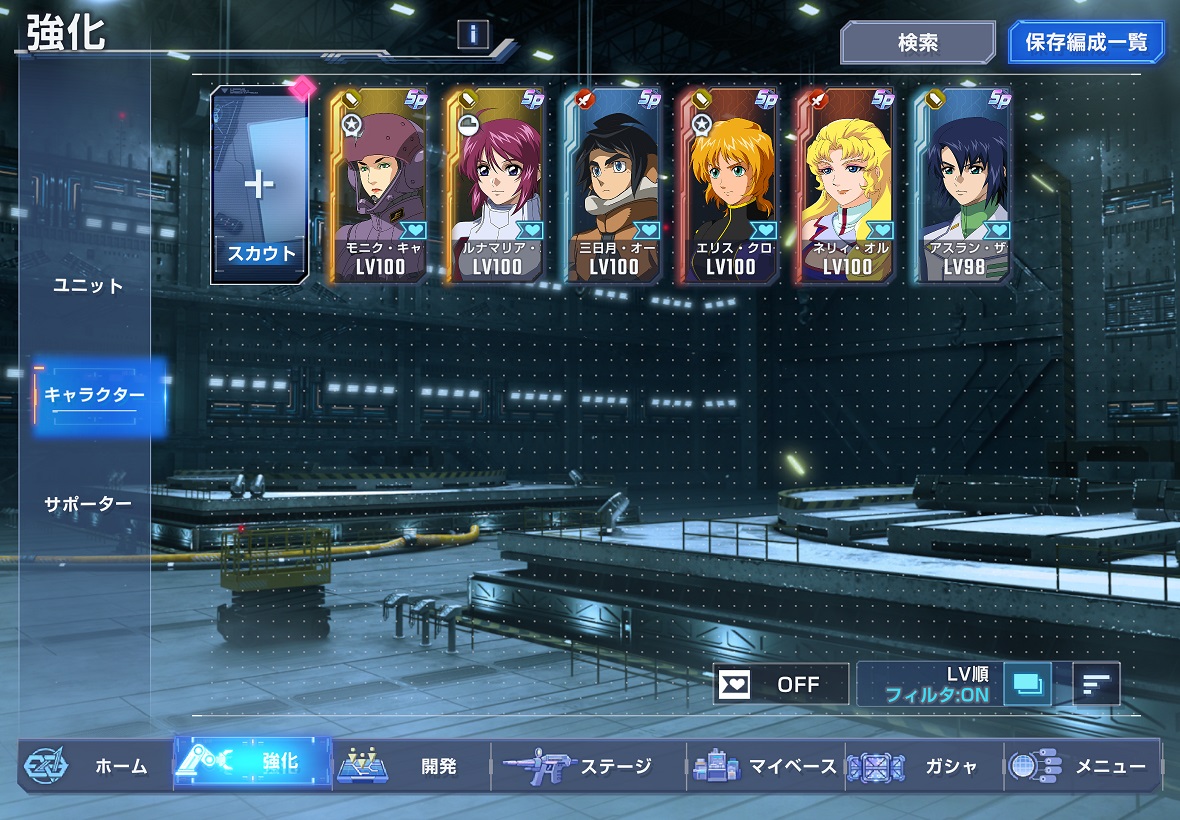Viewport: 1180px width, 820px height.
Task: Click the info "i" icon
Action: pos(472,35)
